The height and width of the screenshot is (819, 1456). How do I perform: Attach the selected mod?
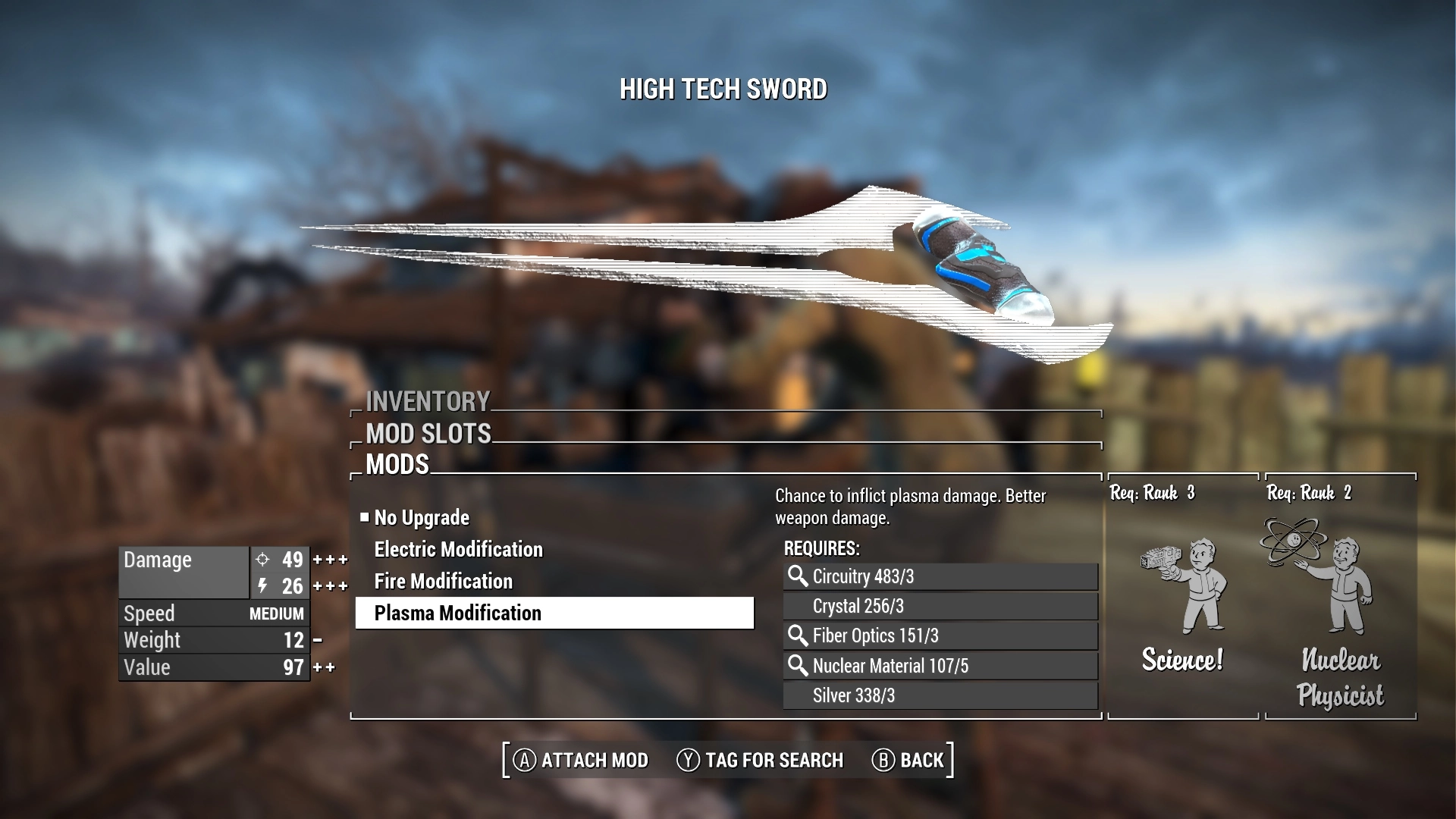point(582,760)
